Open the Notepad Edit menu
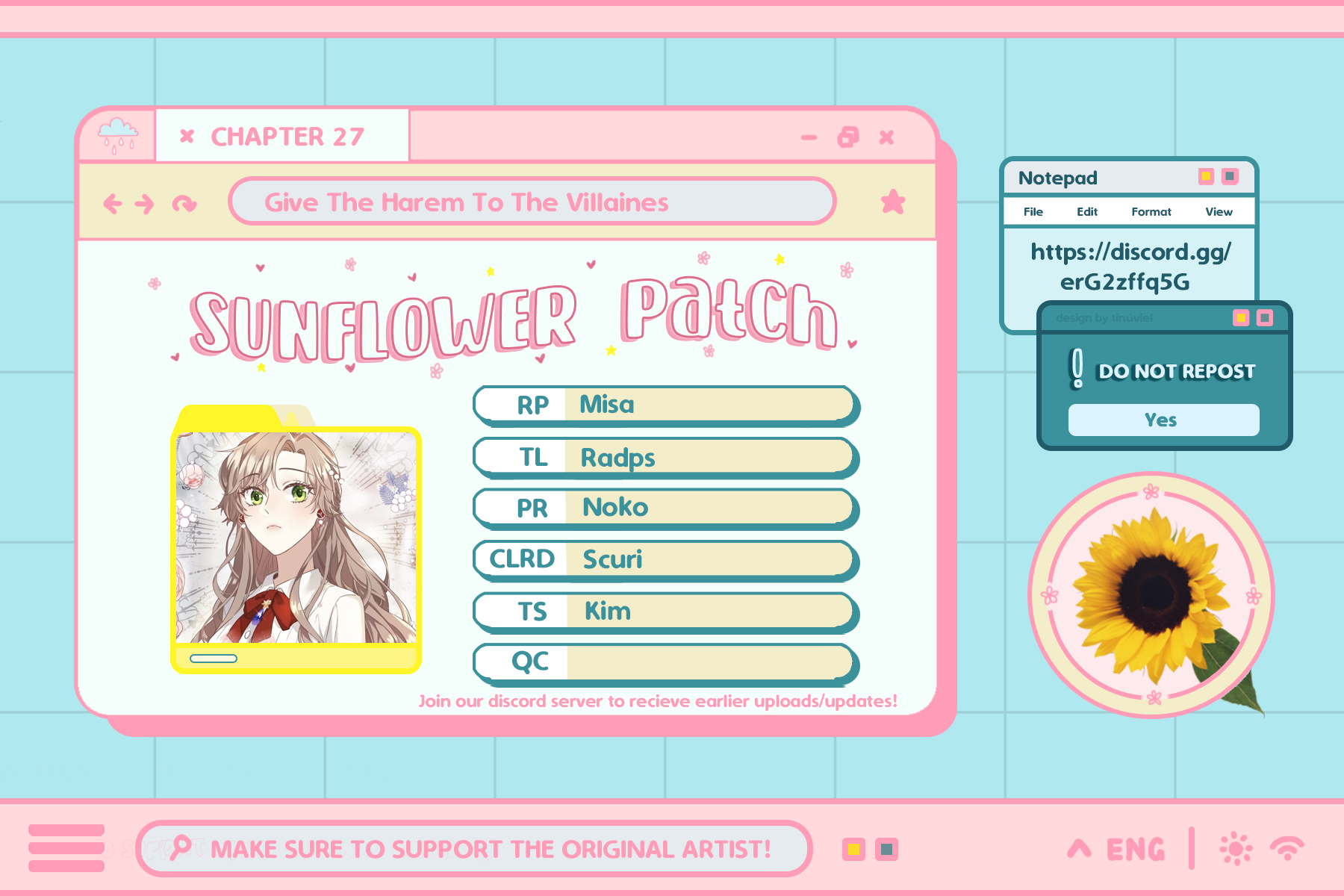Screen dimensions: 1344x896 click(1086, 212)
